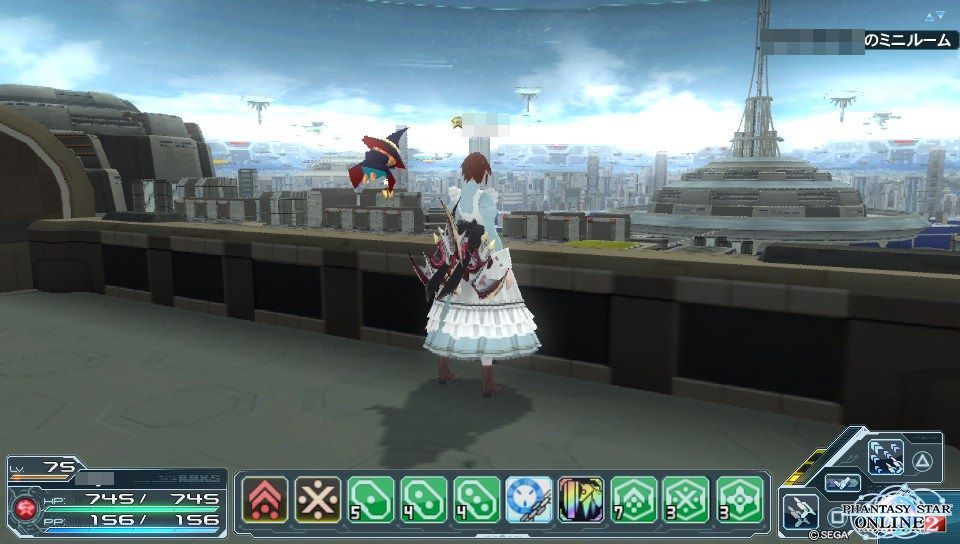The height and width of the screenshot is (544, 960).
Task: Trigger the crossed blades attack icon
Action: click(800, 510)
